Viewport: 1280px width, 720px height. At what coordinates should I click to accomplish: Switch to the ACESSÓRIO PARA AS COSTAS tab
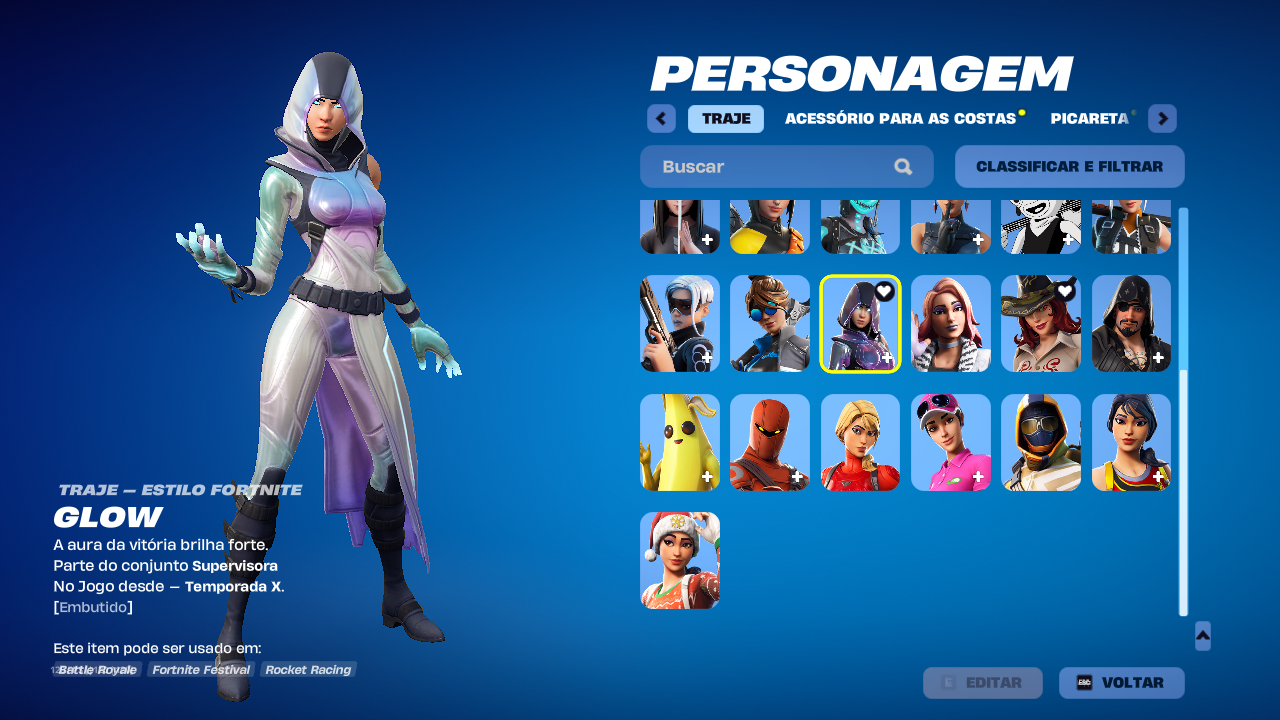coord(901,118)
